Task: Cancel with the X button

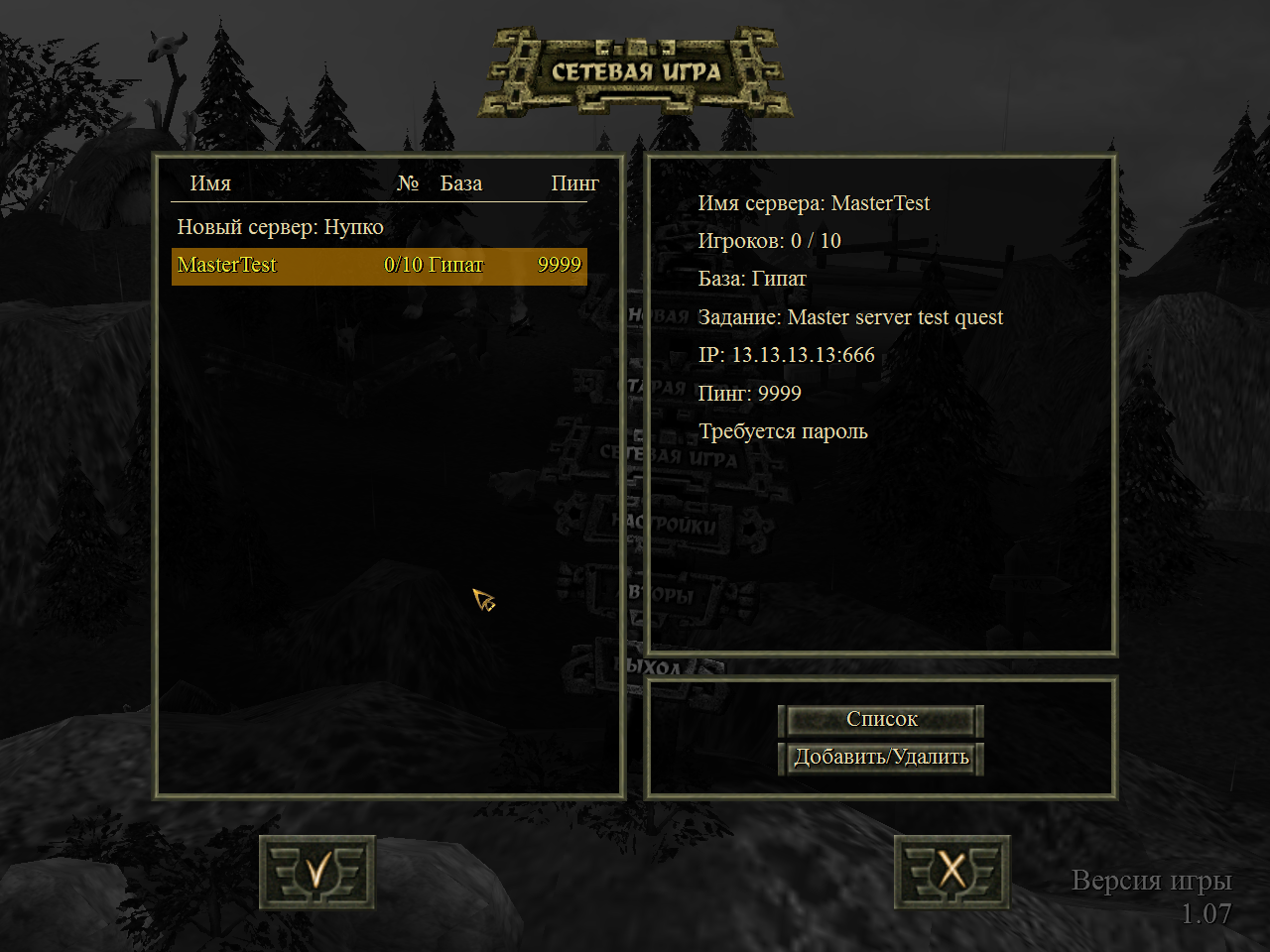Action: pyautogui.click(x=952, y=873)
